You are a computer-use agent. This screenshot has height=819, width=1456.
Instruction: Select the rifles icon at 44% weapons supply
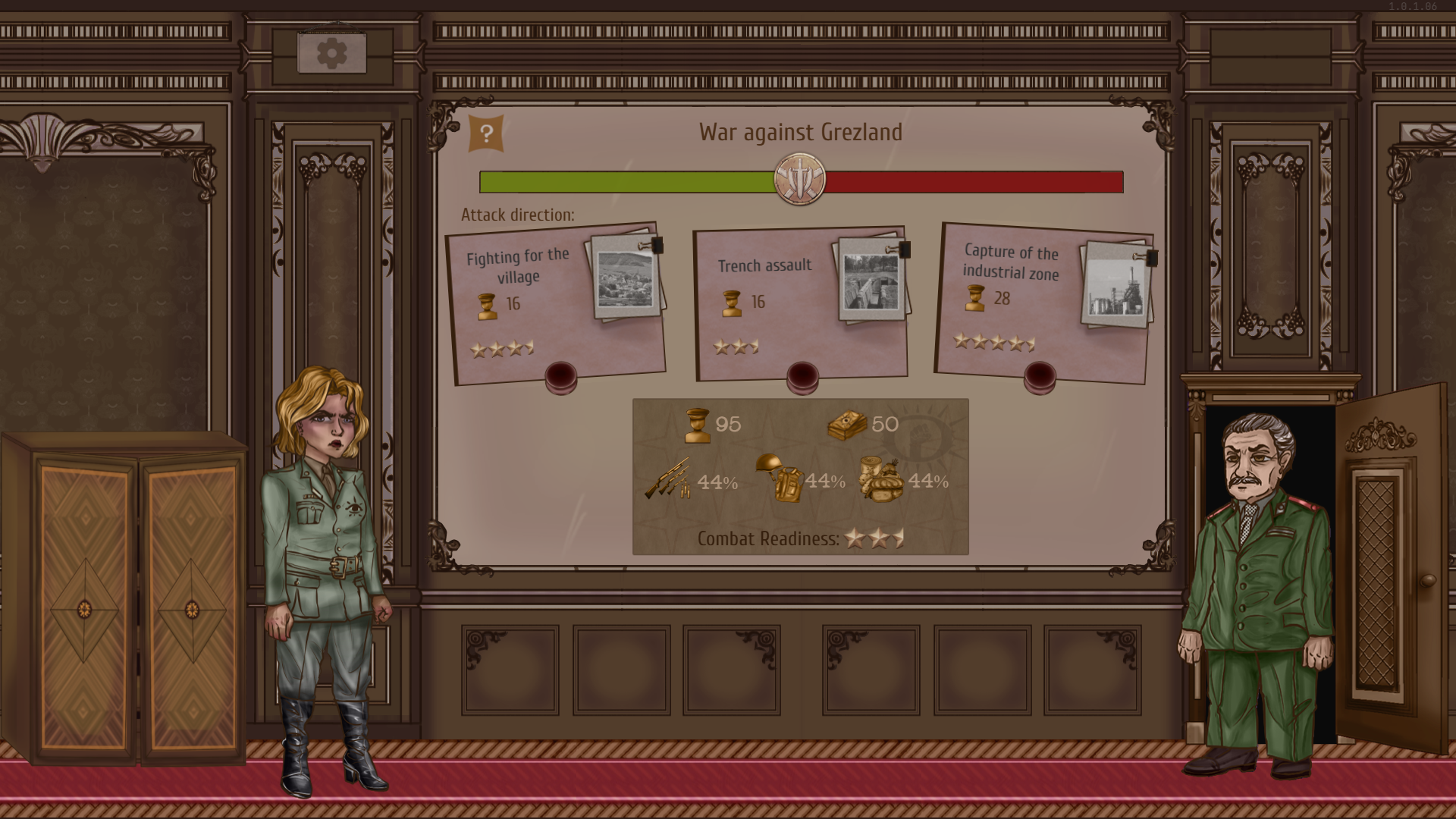667,481
